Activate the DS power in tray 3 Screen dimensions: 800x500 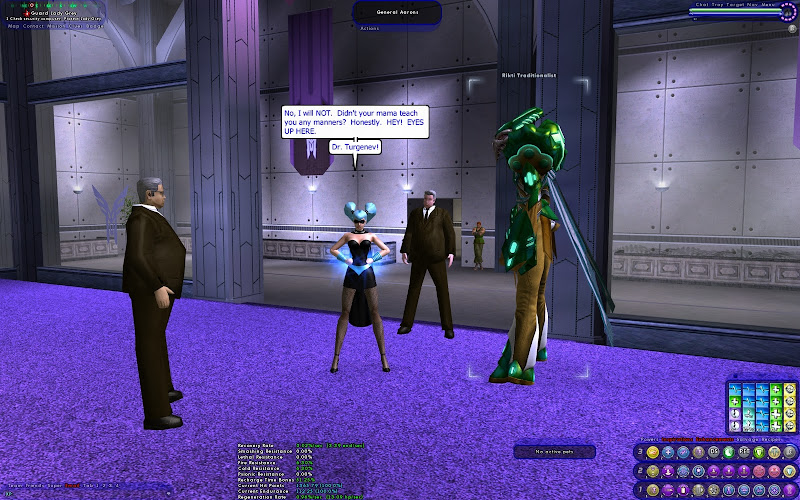[713, 452]
